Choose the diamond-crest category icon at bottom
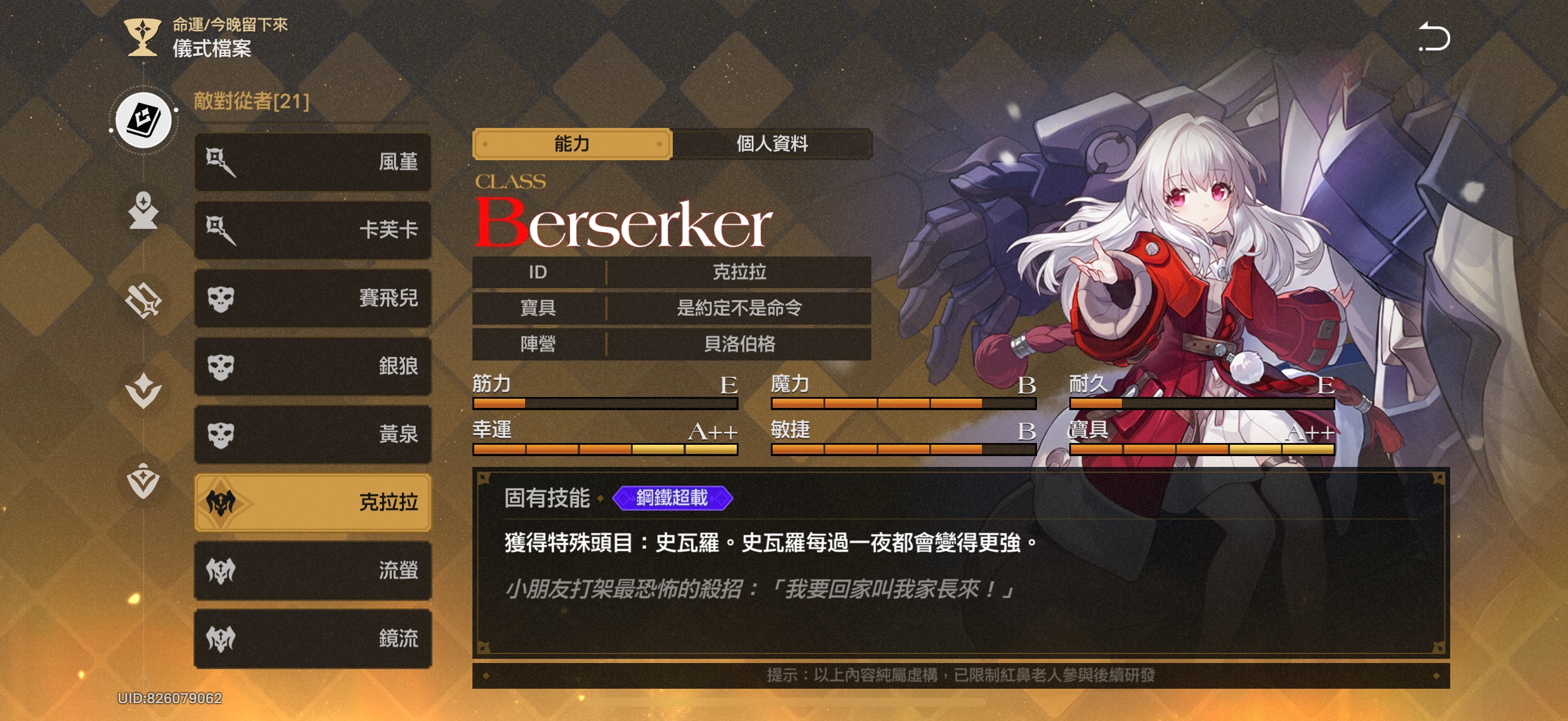Image resolution: width=1568 pixels, height=721 pixels. (144, 481)
